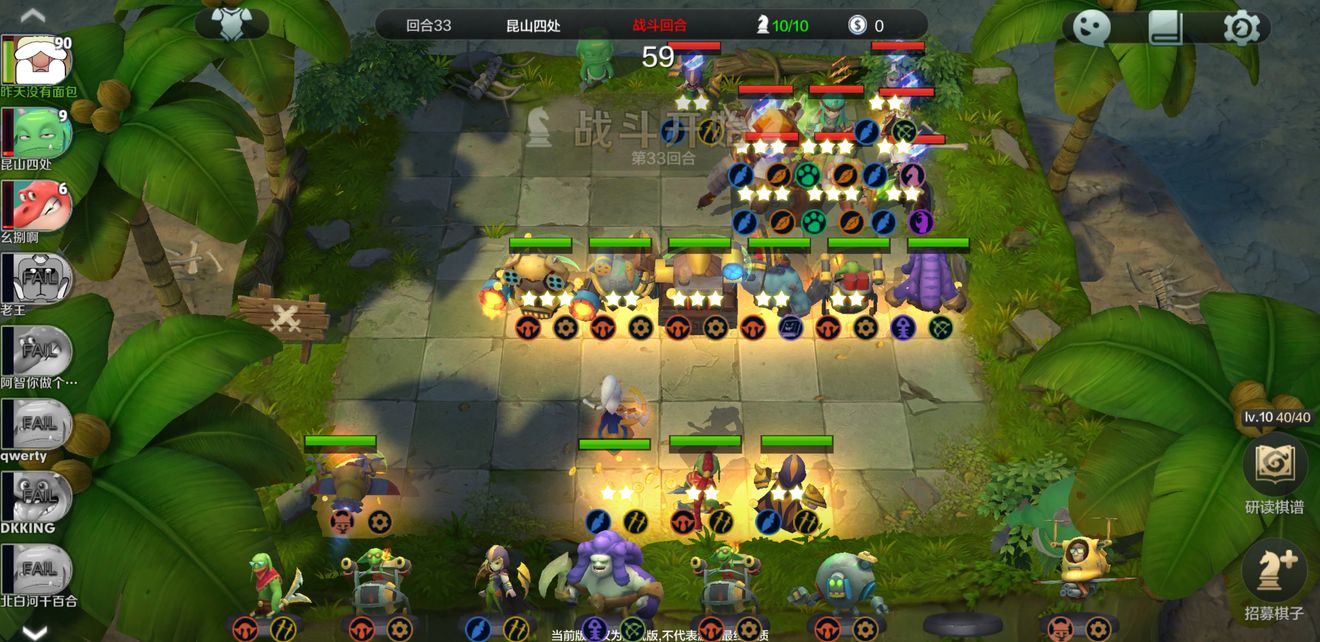
Task: Open the settings gear menu
Action: tap(1241, 27)
